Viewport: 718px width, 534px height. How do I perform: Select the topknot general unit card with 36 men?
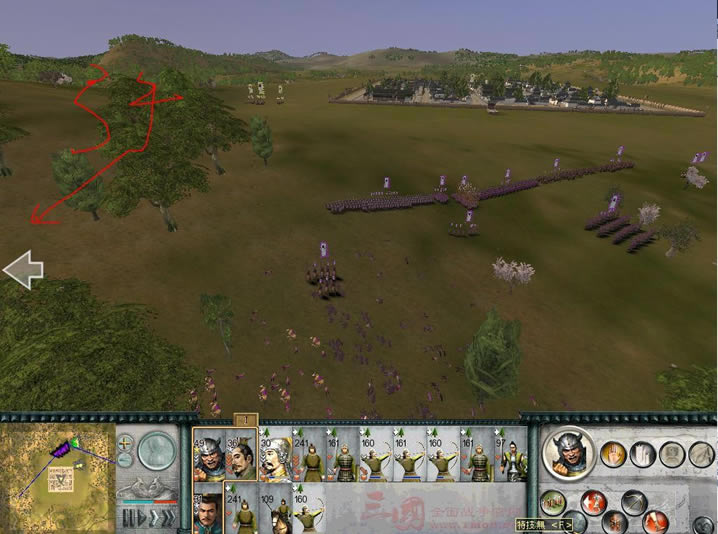(241, 457)
